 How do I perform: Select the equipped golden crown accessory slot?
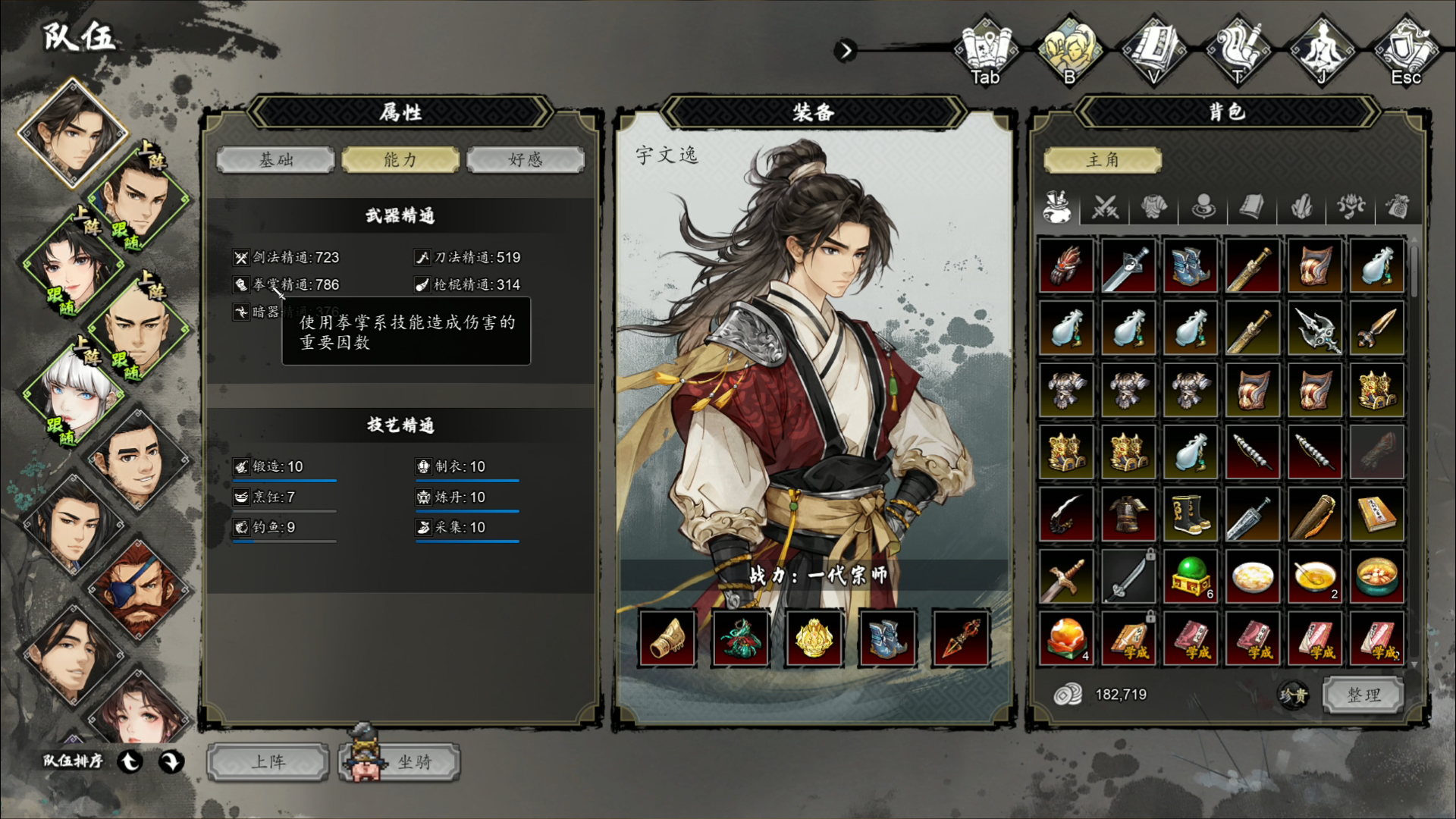point(814,639)
